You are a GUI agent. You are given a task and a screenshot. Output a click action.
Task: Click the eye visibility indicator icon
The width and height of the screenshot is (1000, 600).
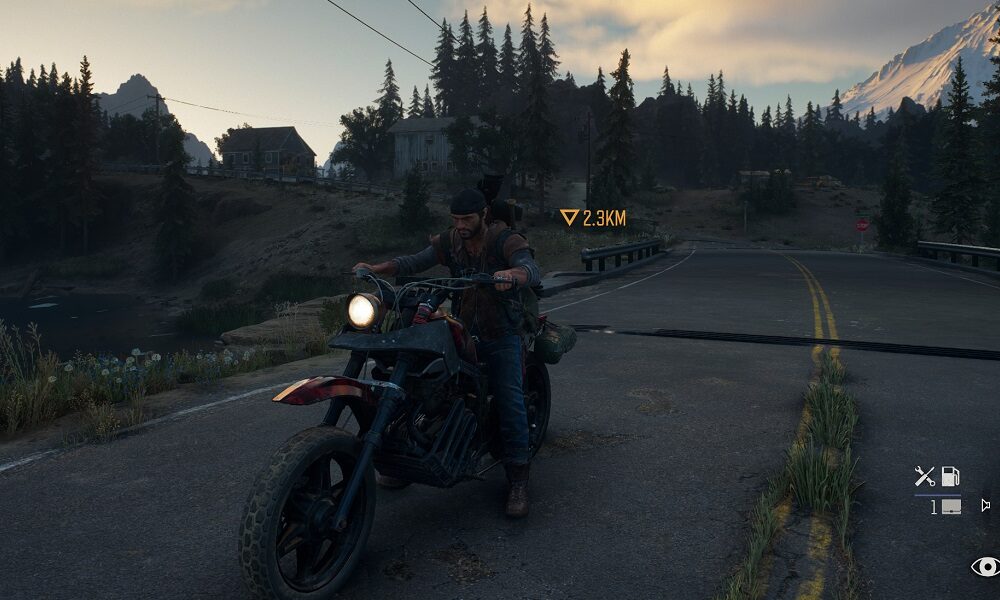985,567
